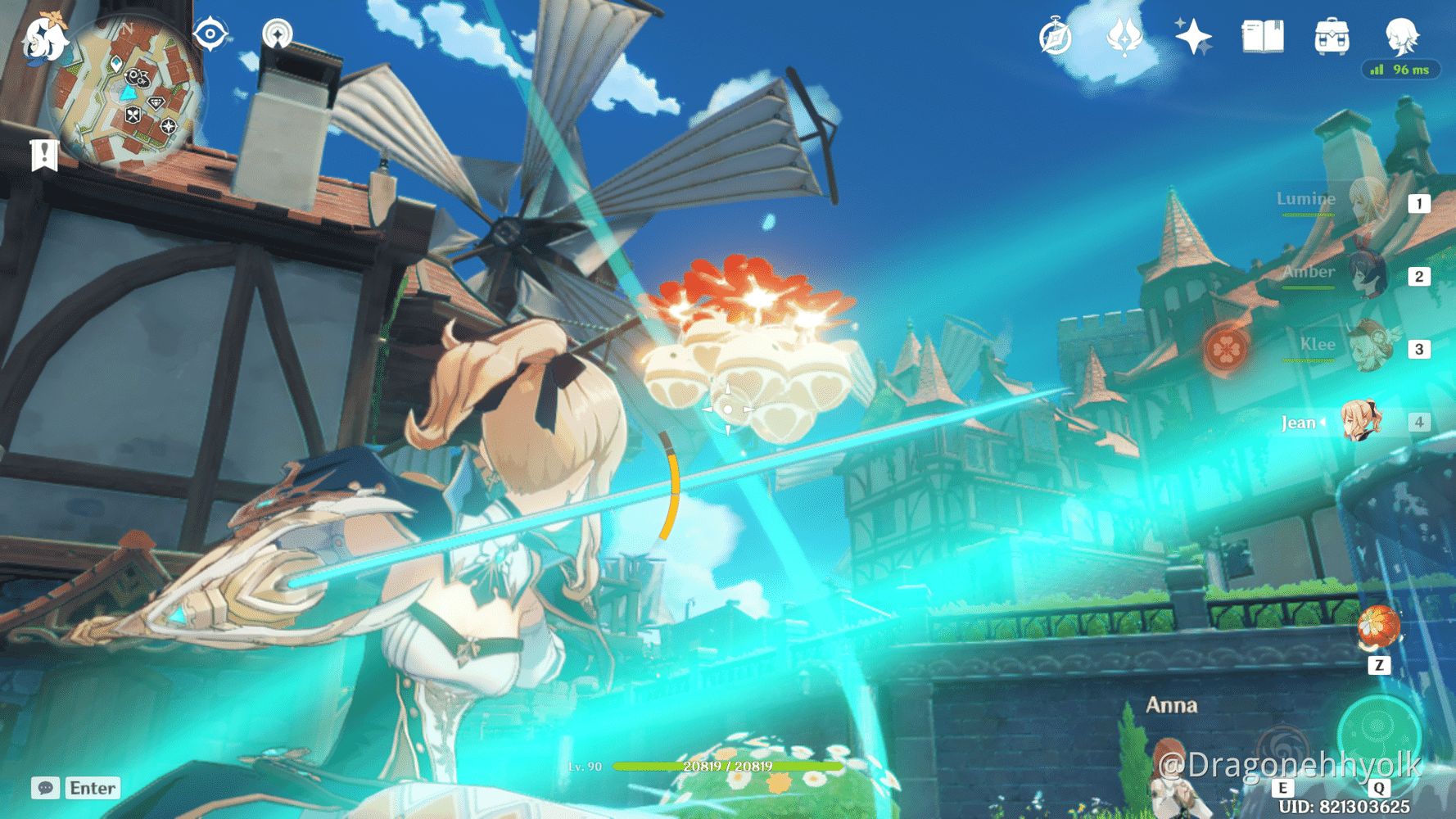Open the Character menu head icon
The height and width of the screenshot is (819, 1456).
click(x=1402, y=37)
